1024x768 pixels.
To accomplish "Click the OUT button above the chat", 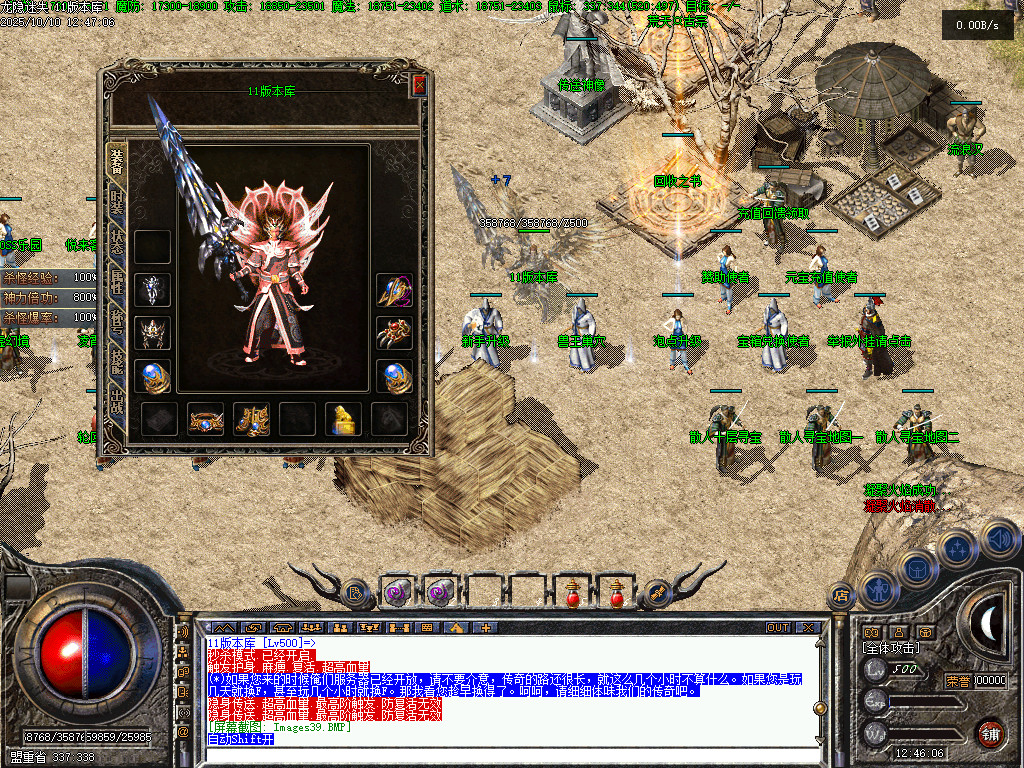I will pos(778,627).
